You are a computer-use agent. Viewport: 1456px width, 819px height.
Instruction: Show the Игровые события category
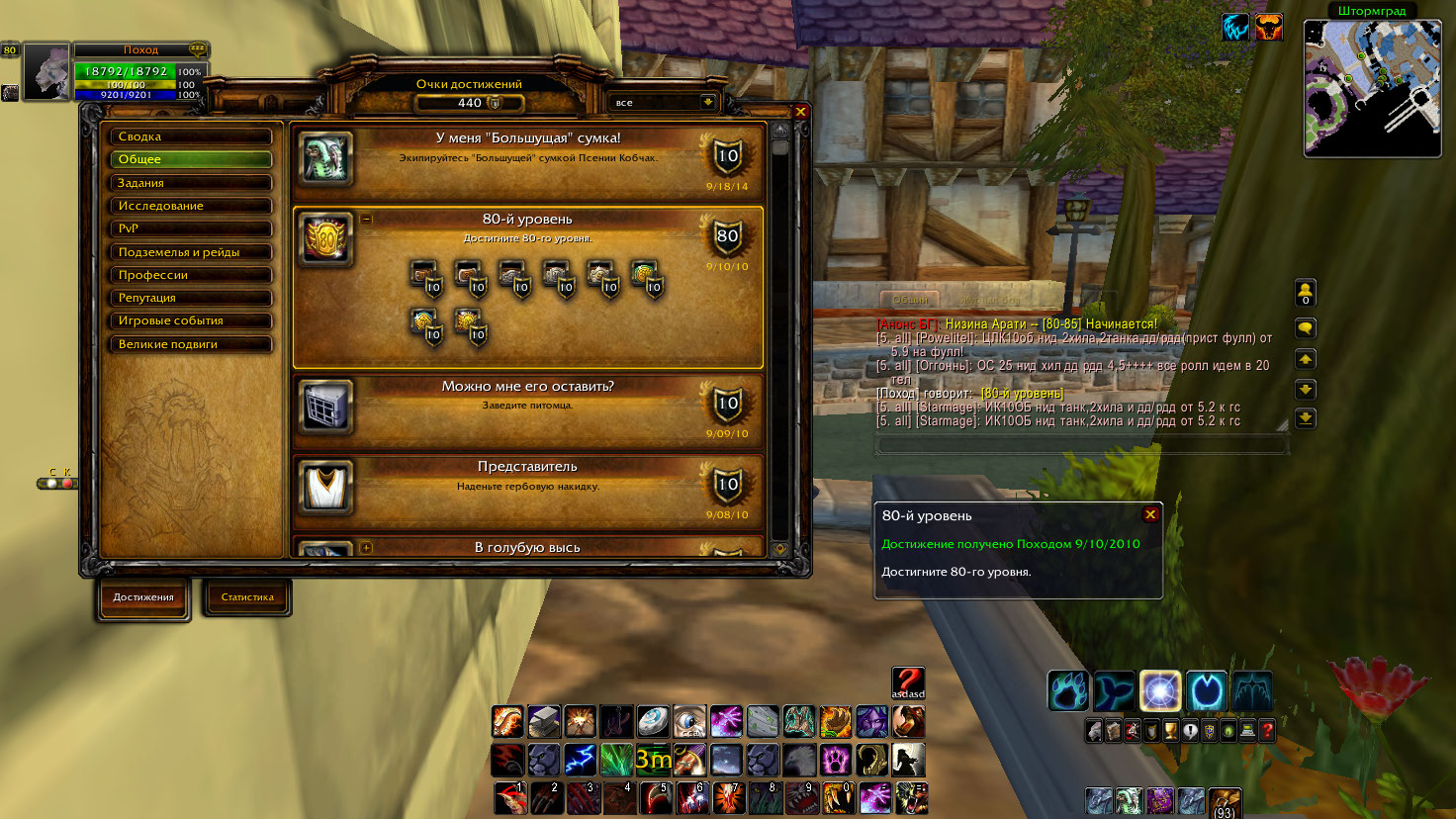coord(190,320)
